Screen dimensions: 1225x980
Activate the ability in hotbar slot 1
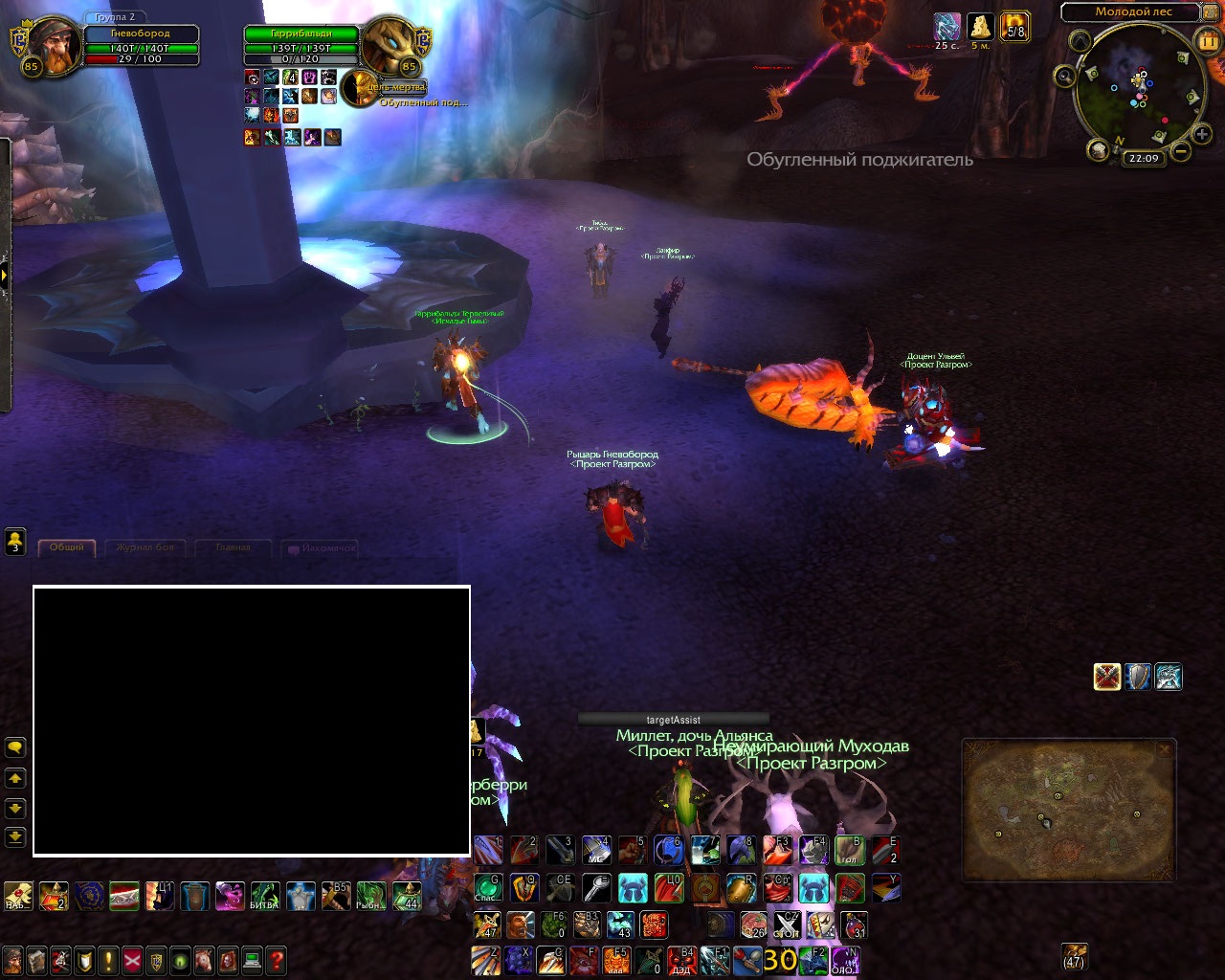pyautogui.click(x=488, y=849)
